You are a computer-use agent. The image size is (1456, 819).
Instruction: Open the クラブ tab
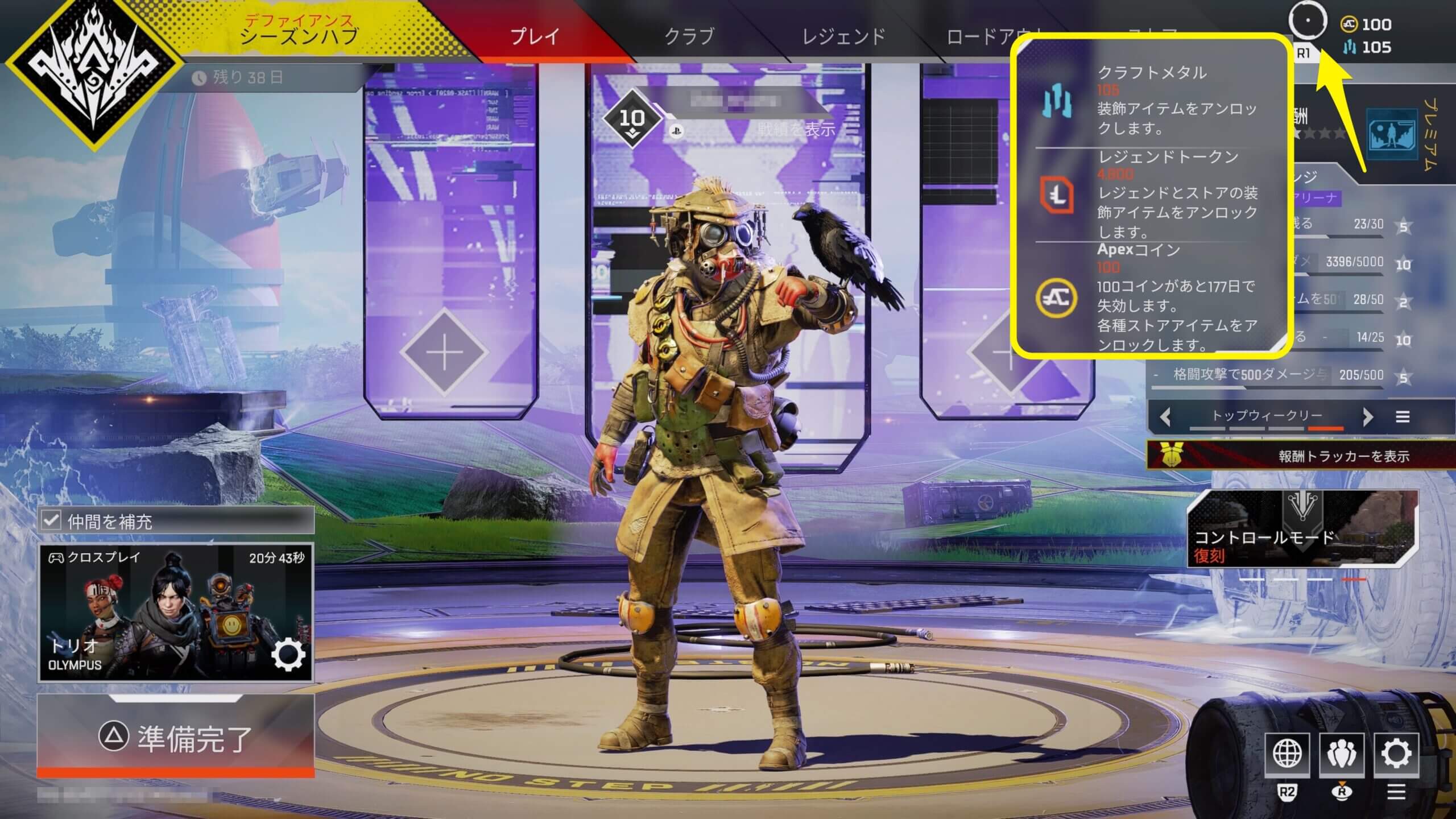point(689,36)
